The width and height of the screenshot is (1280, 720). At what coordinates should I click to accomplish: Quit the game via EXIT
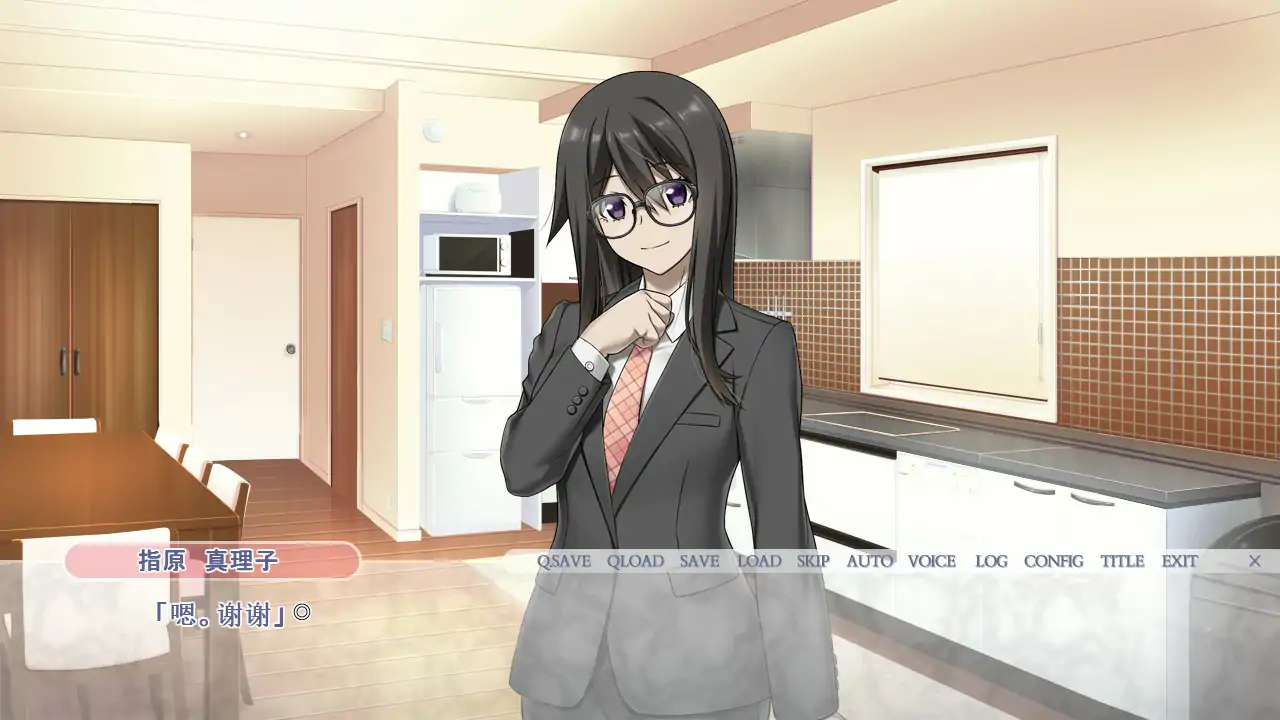(x=1177, y=561)
